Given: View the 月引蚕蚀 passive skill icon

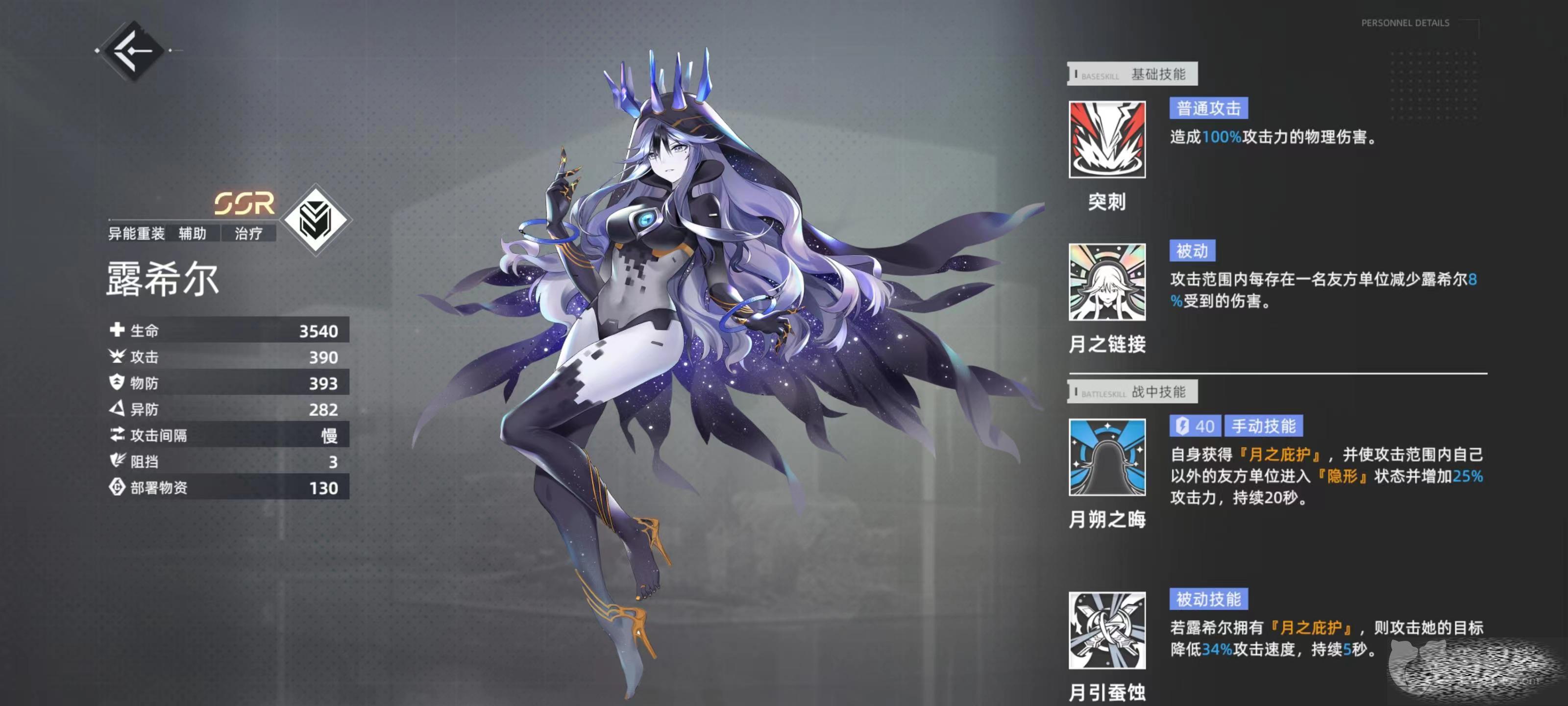Looking at the screenshot, I should click(1106, 630).
